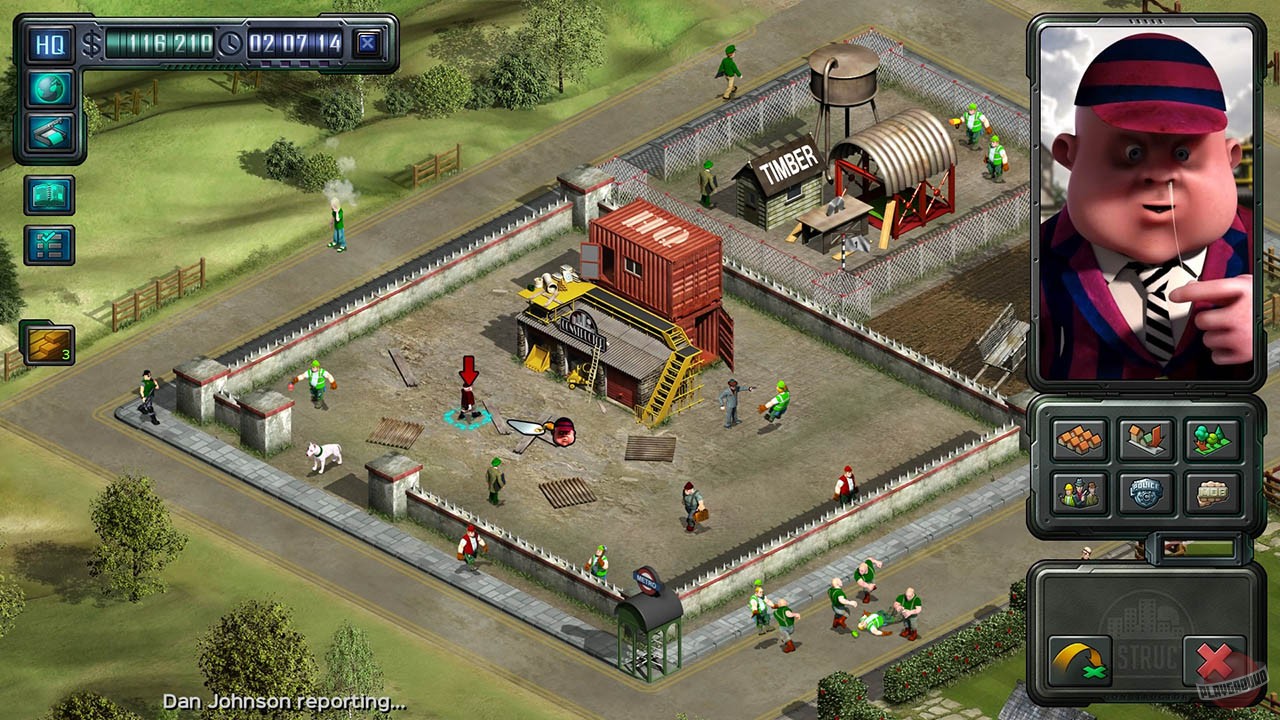Viewport: 1280px width, 720px height.
Task: Click the game clock timer
Action: click(x=295, y=44)
